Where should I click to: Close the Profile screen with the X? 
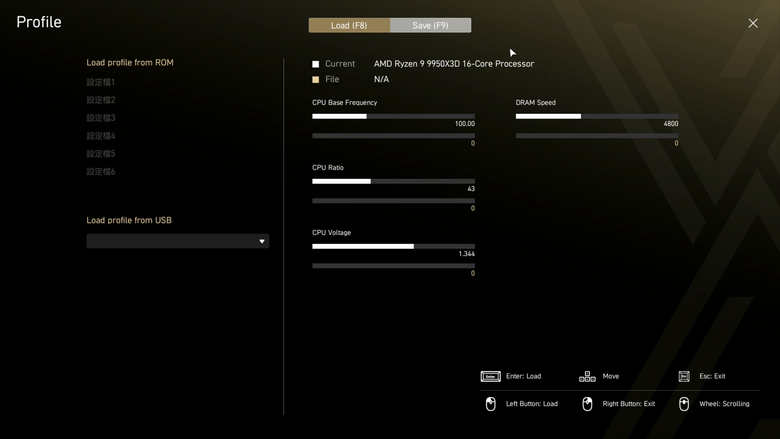[x=753, y=23]
